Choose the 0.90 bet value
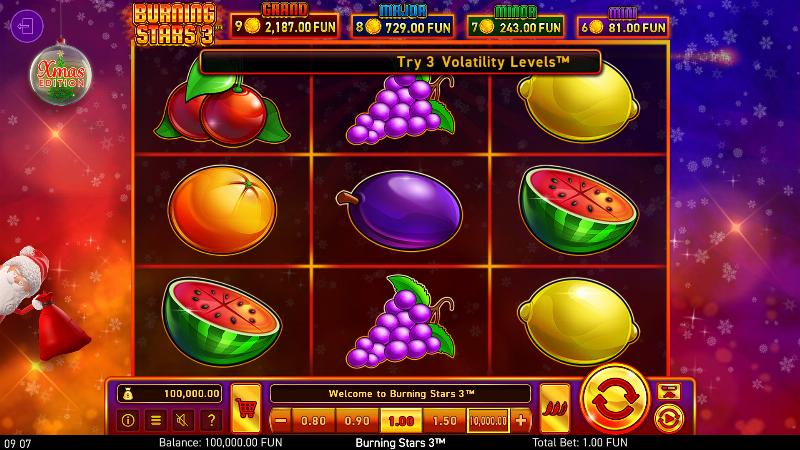 [357, 420]
